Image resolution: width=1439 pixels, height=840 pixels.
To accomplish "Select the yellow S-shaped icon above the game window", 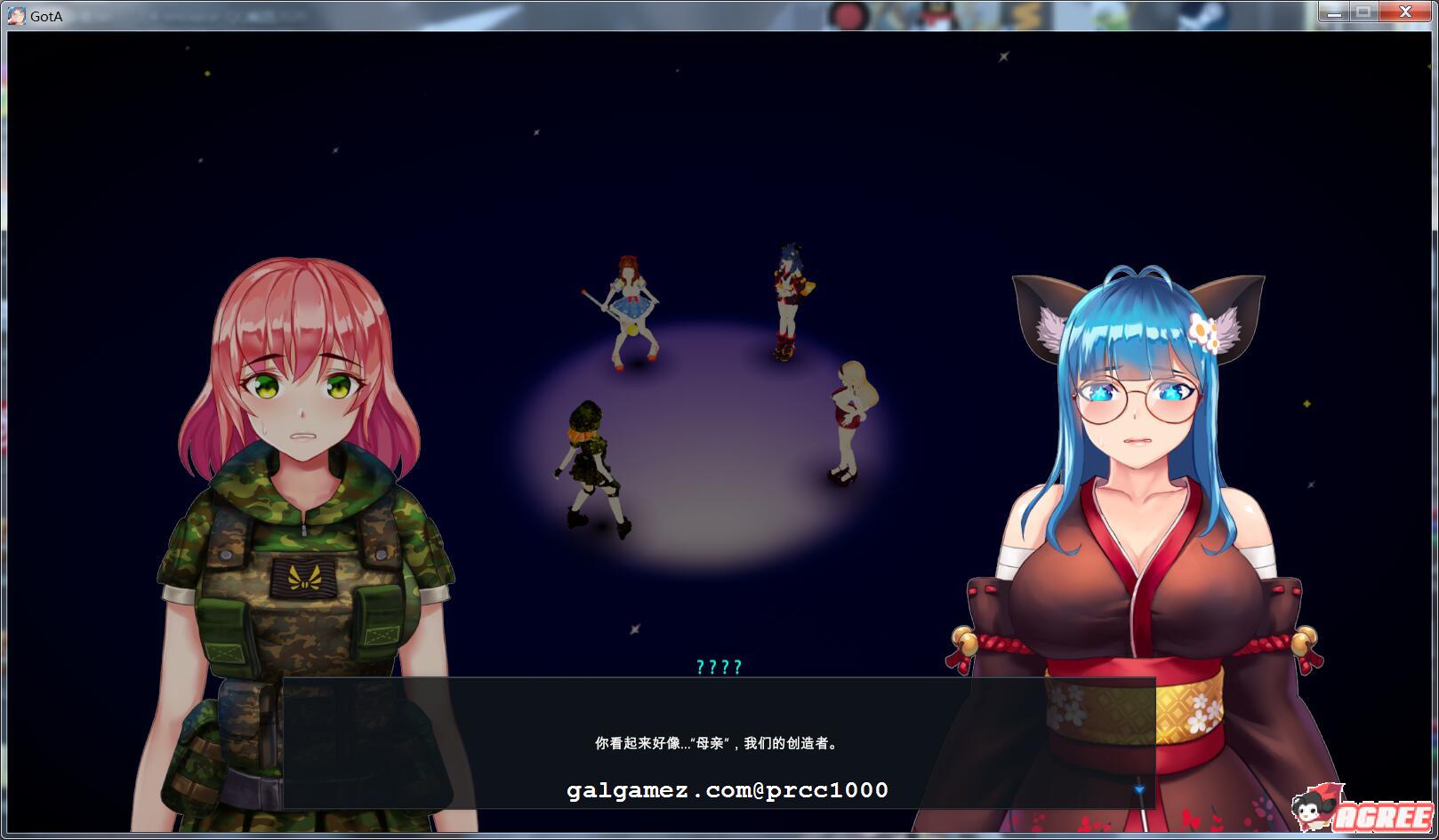I will click(1025, 11).
